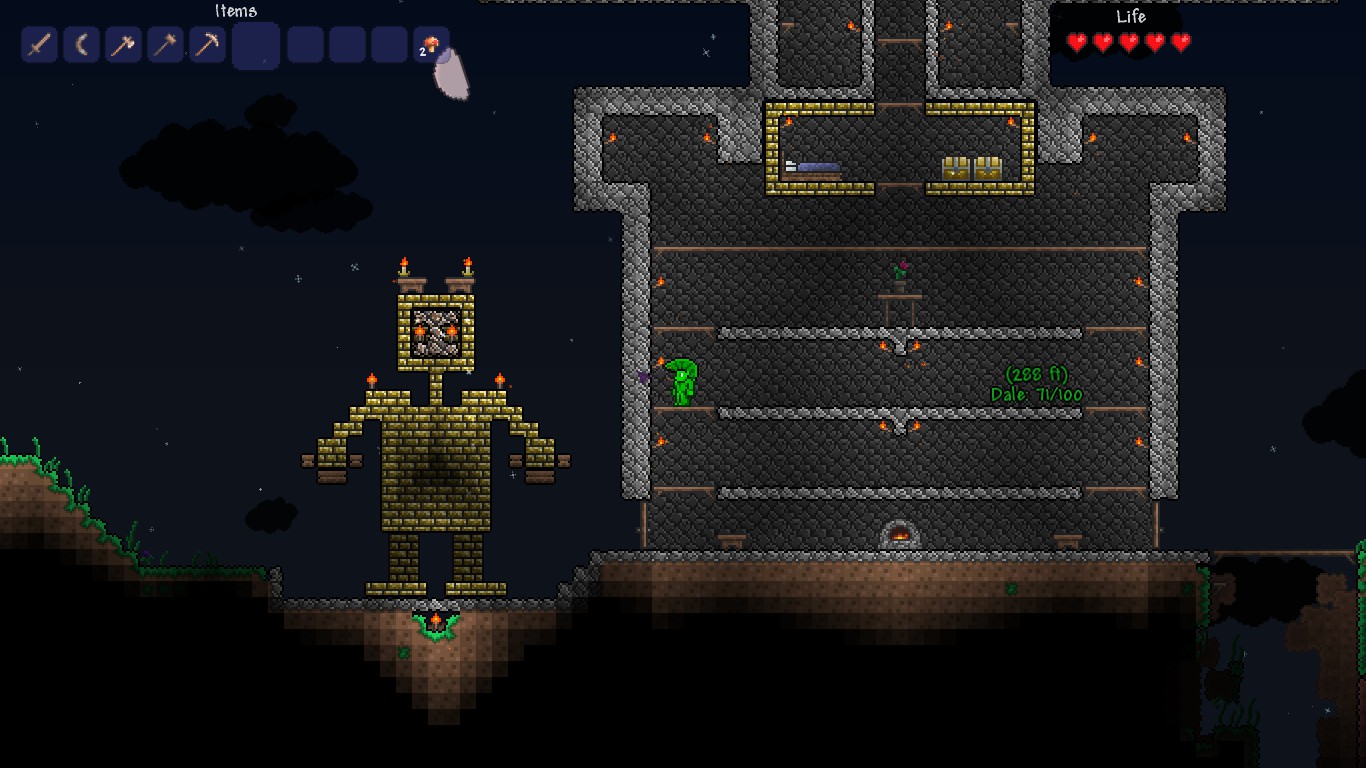Select the empty seventh hotbar slot
Image resolution: width=1366 pixels, height=768 pixels.
tap(304, 44)
